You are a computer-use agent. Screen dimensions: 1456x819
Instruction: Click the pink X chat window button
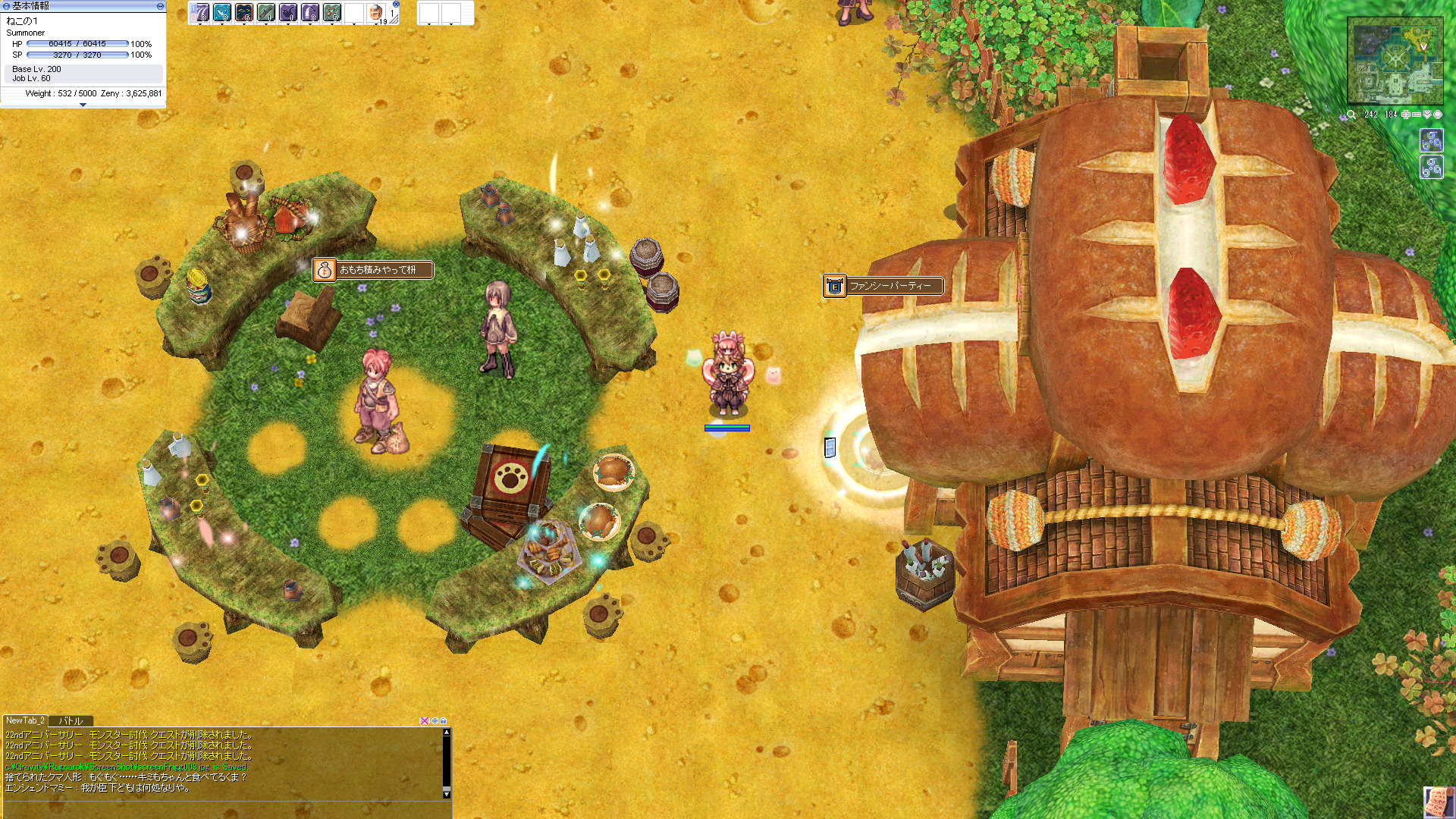(x=424, y=721)
